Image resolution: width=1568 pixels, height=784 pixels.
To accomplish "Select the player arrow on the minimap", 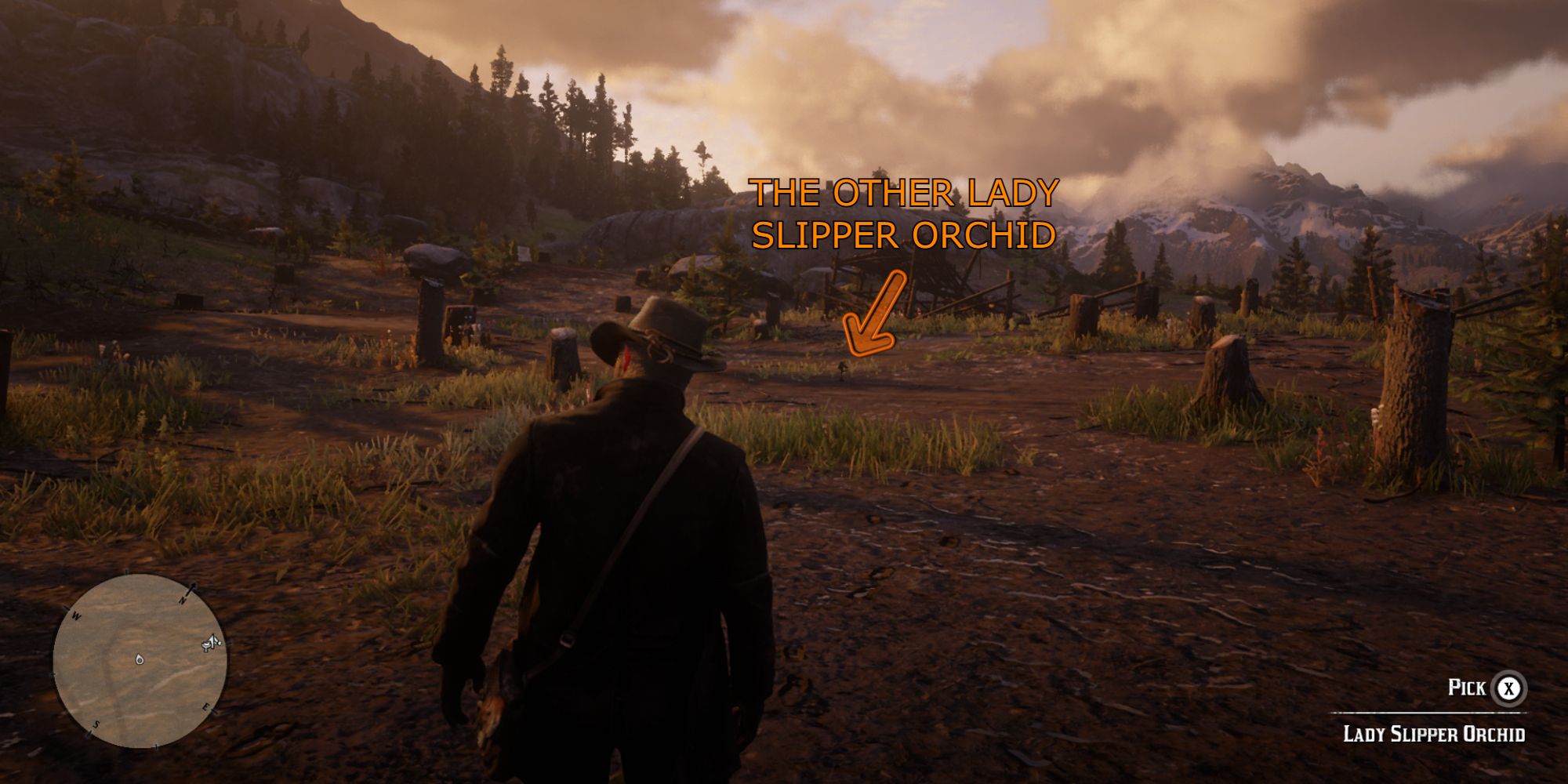I will pyautogui.click(x=139, y=659).
